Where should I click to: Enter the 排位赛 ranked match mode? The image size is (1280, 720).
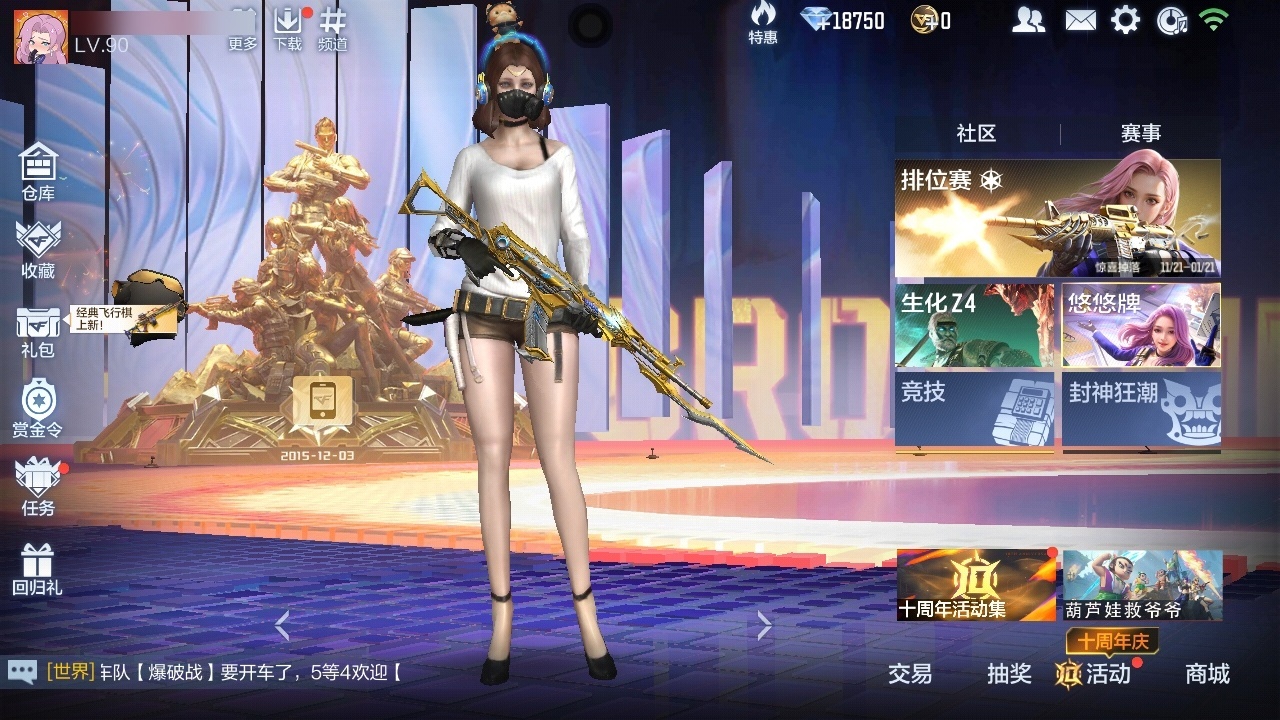coord(1057,218)
